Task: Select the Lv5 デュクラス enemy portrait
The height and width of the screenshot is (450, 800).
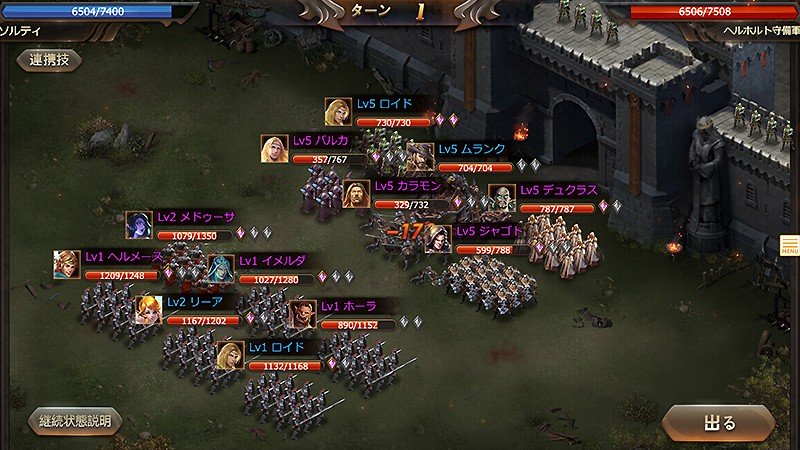Action: [502, 198]
